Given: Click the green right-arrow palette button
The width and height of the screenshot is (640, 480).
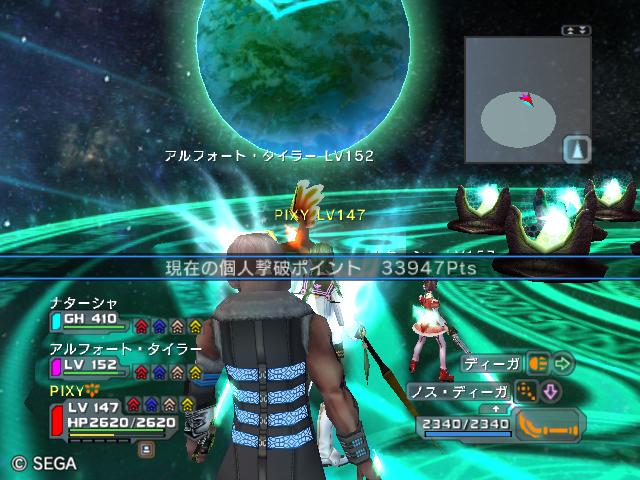Looking at the screenshot, I should 564,363.
